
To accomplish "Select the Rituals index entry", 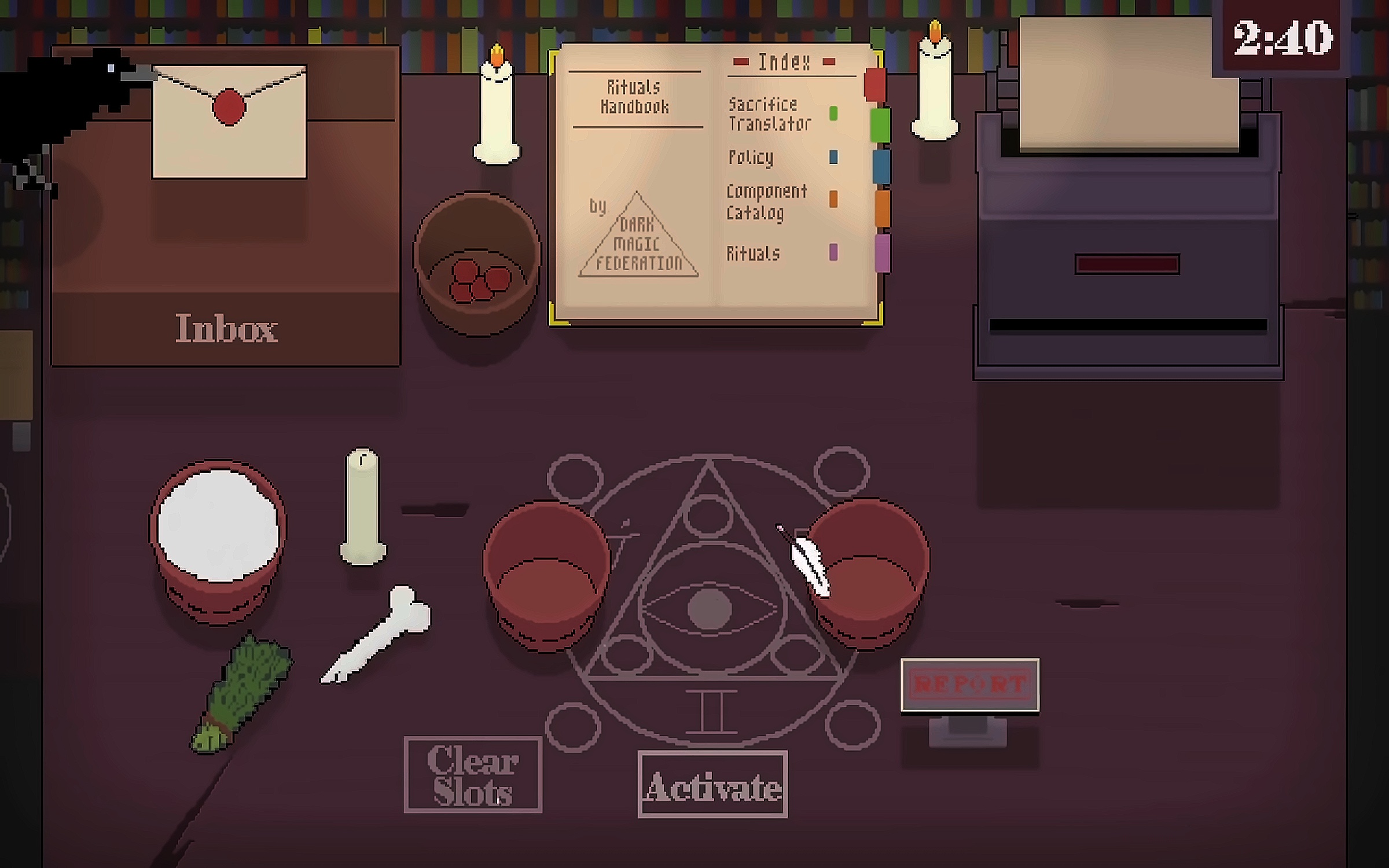I will pos(754,253).
